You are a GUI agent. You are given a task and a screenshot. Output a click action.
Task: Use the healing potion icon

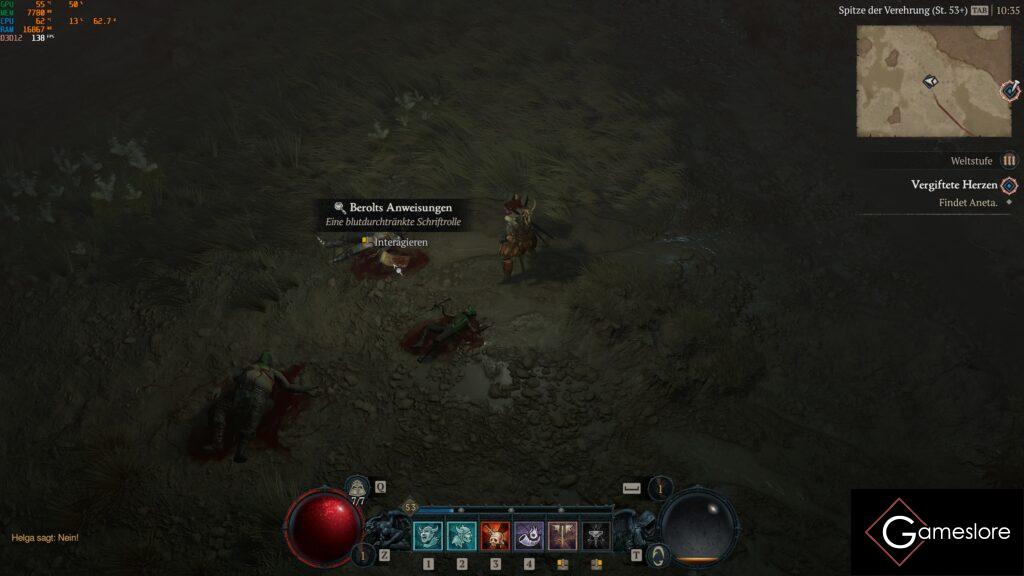coord(357,487)
